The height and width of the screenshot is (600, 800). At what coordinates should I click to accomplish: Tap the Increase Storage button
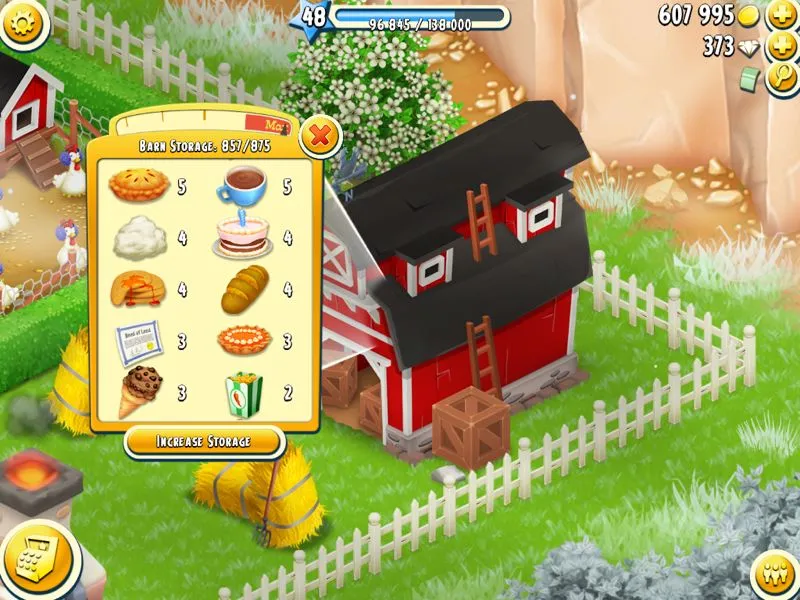[x=204, y=441]
